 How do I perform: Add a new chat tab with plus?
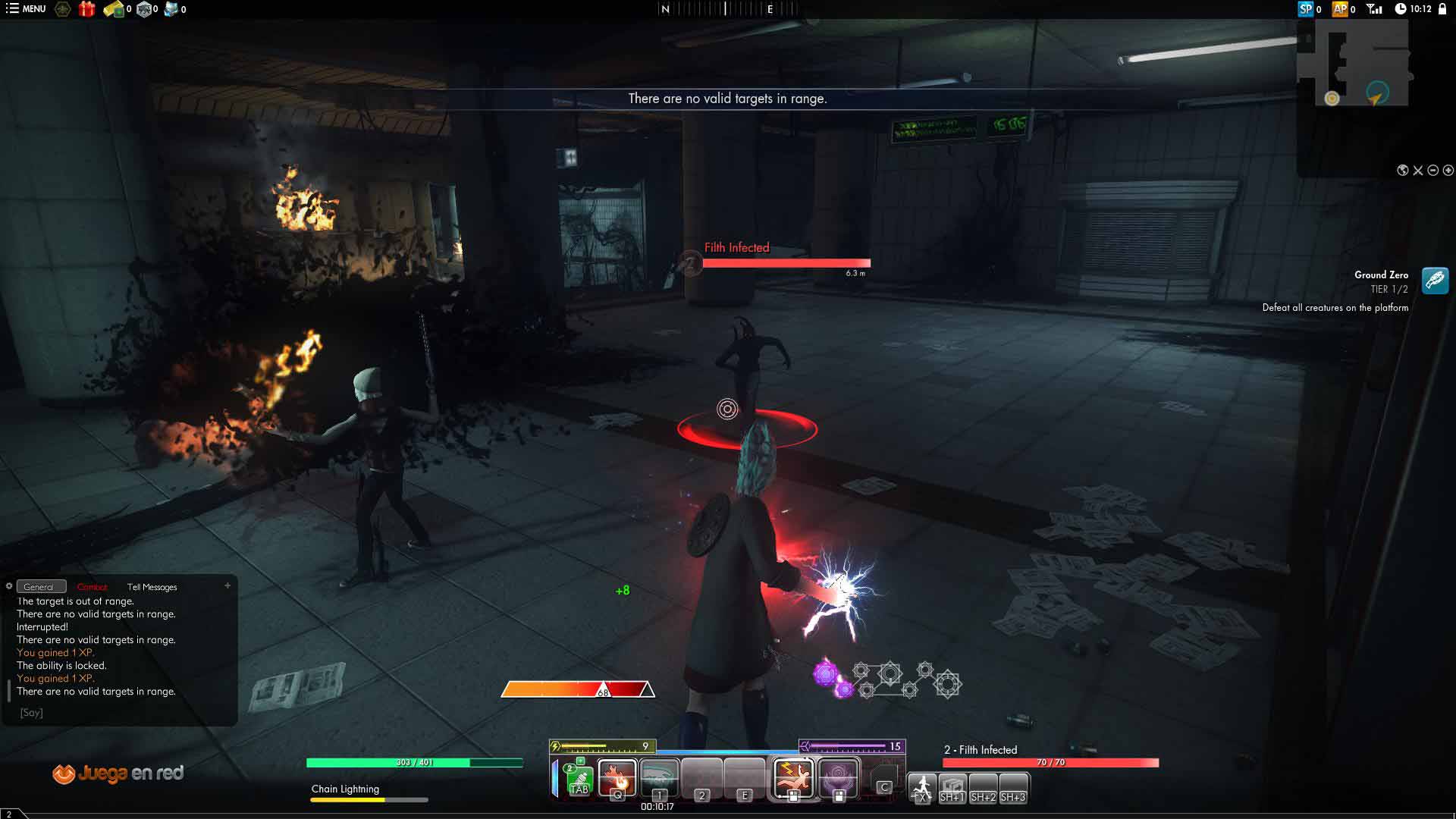pos(227,585)
